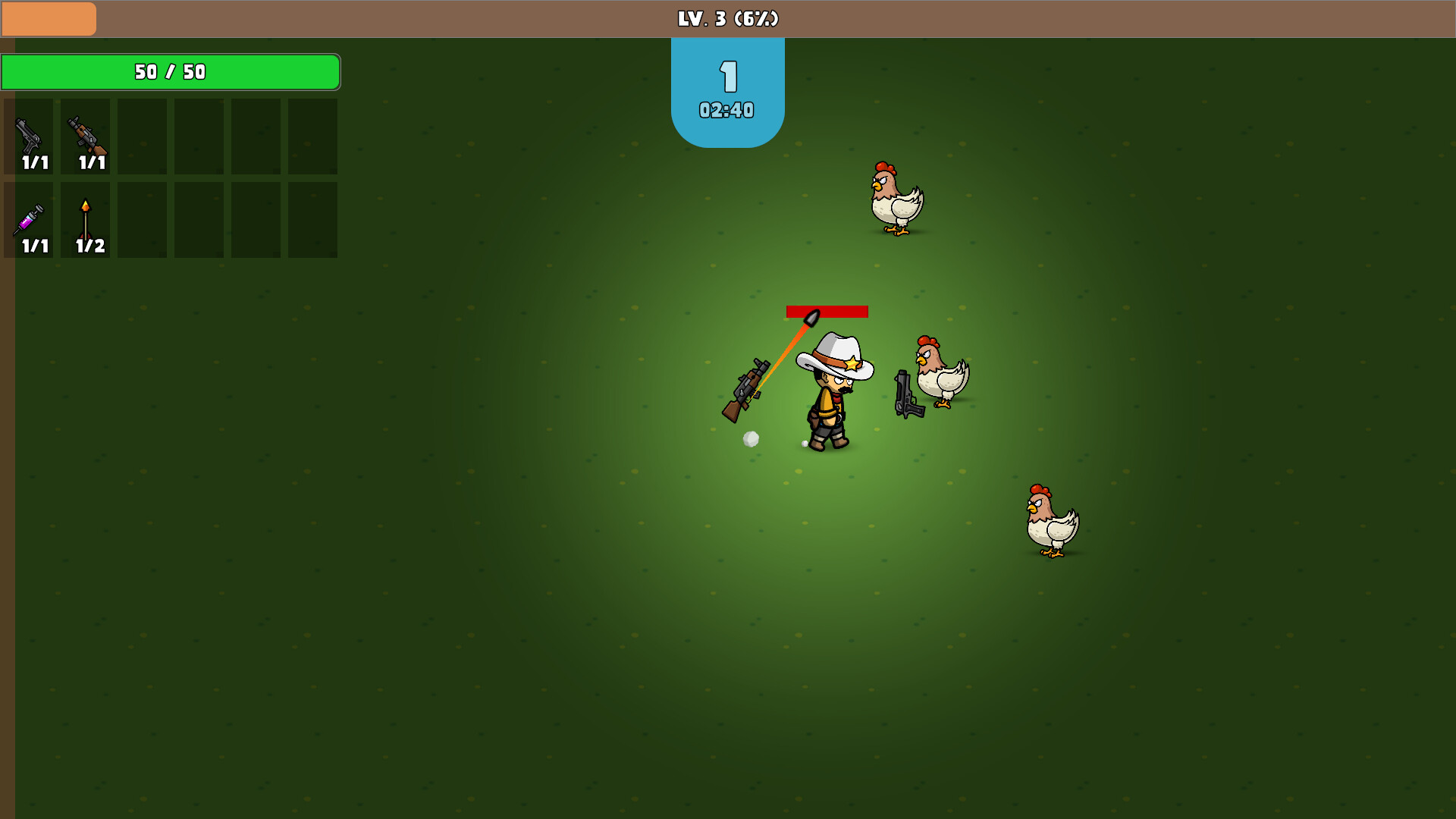Click the wave number 1 label
The height and width of the screenshot is (819, 1456).
tap(726, 74)
